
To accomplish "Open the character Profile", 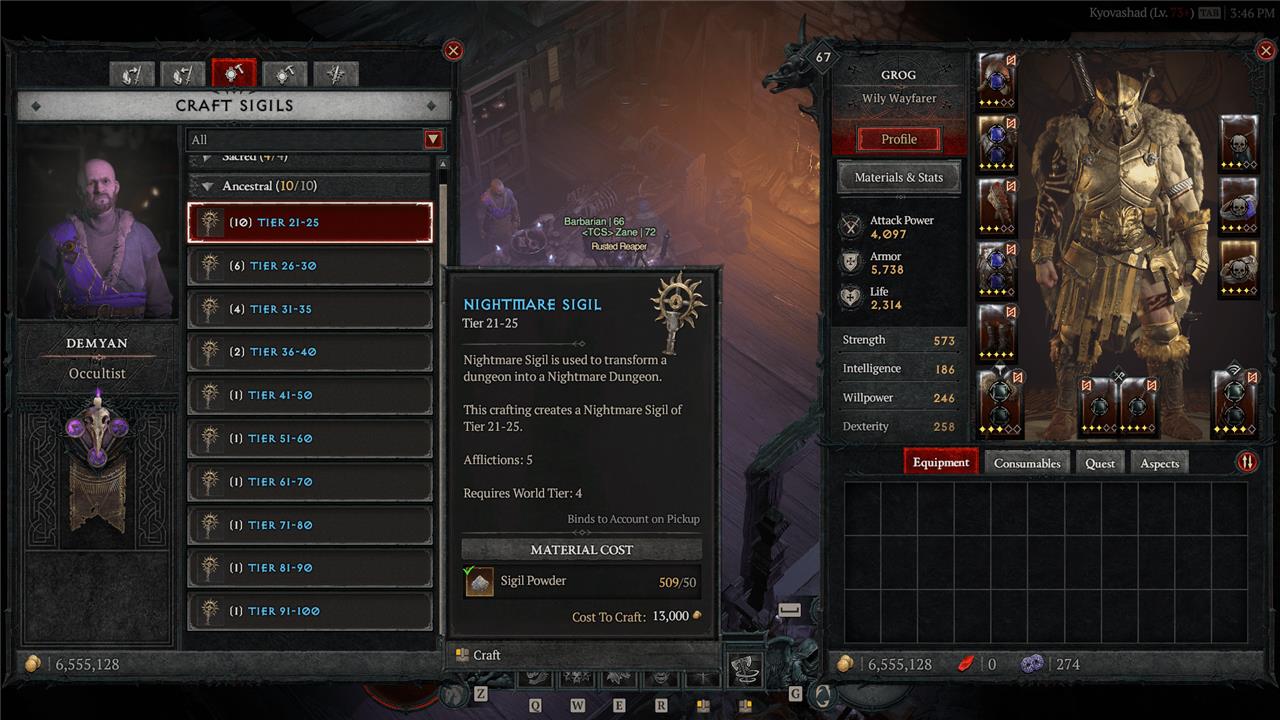I will pos(898,139).
